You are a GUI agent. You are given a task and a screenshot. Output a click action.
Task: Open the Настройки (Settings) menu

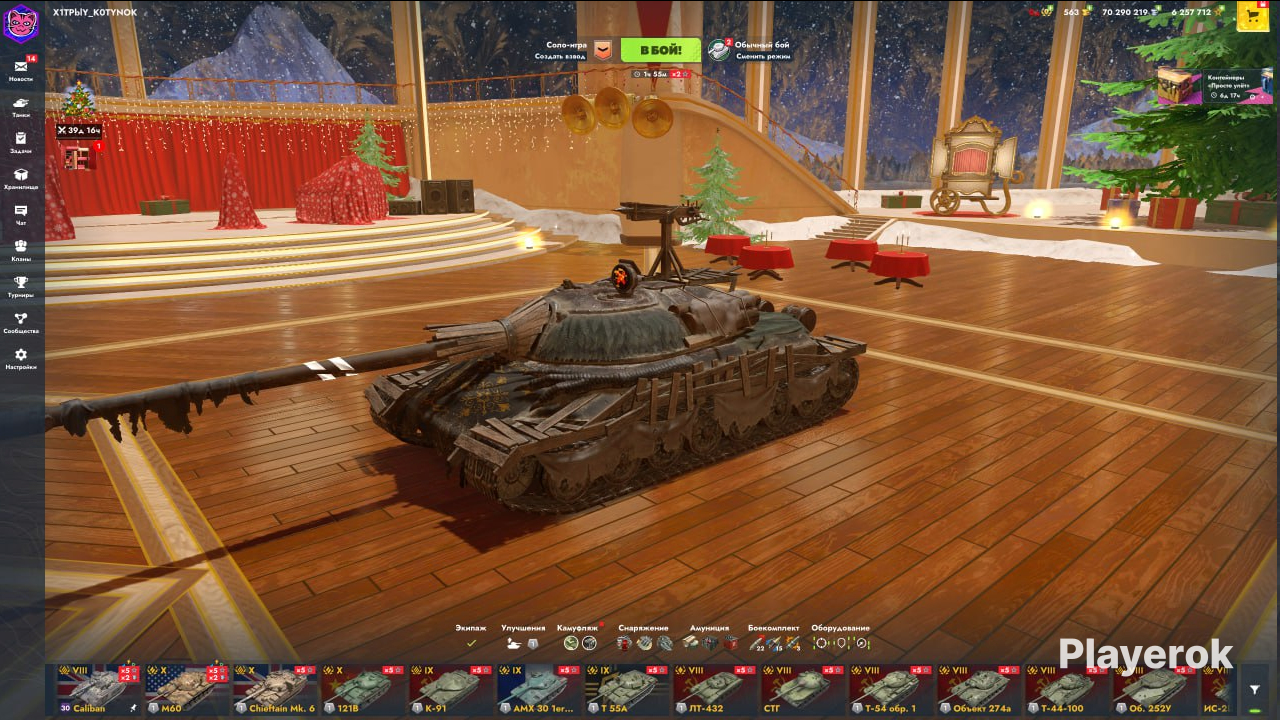21,358
